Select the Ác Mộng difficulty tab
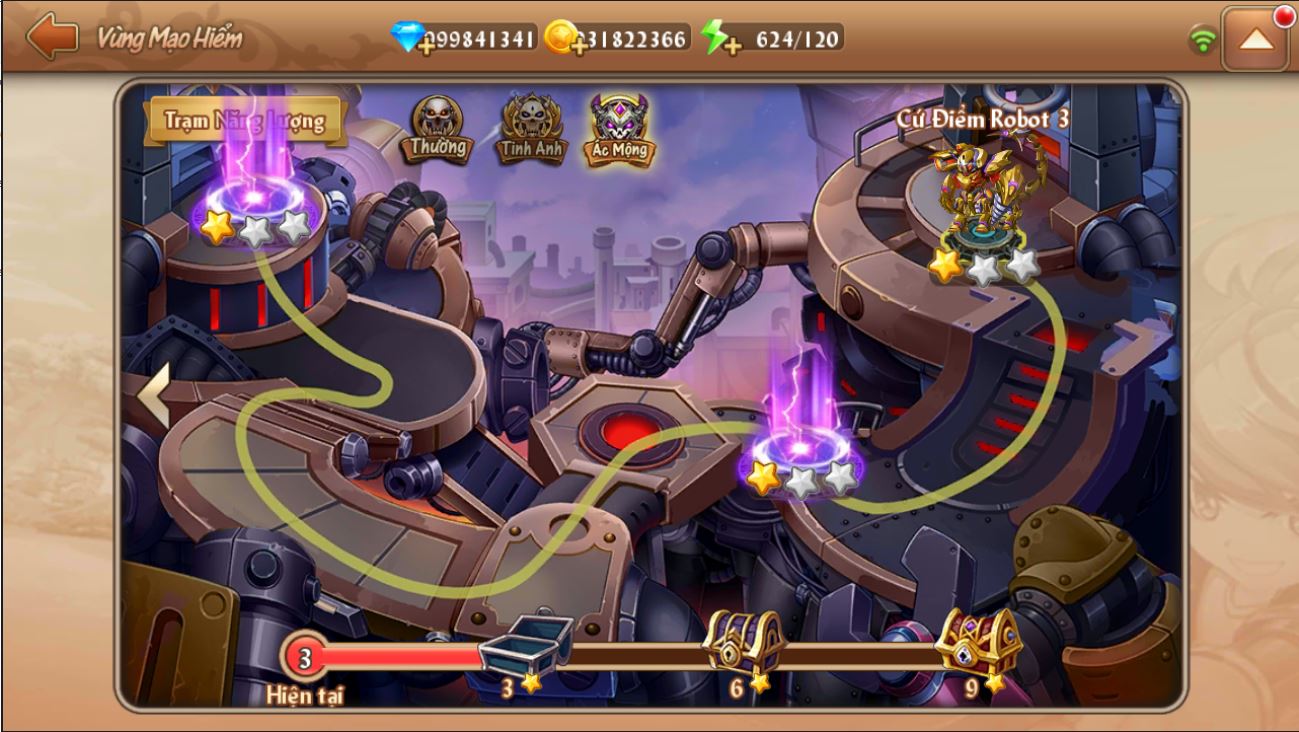 click(620, 128)
